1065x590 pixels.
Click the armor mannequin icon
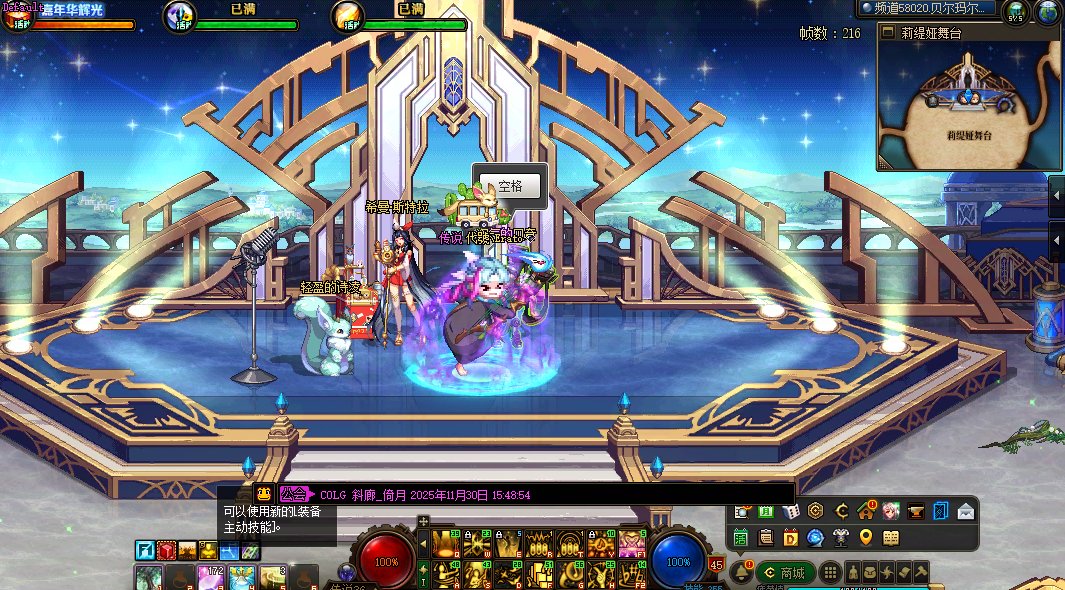point(841,538)
